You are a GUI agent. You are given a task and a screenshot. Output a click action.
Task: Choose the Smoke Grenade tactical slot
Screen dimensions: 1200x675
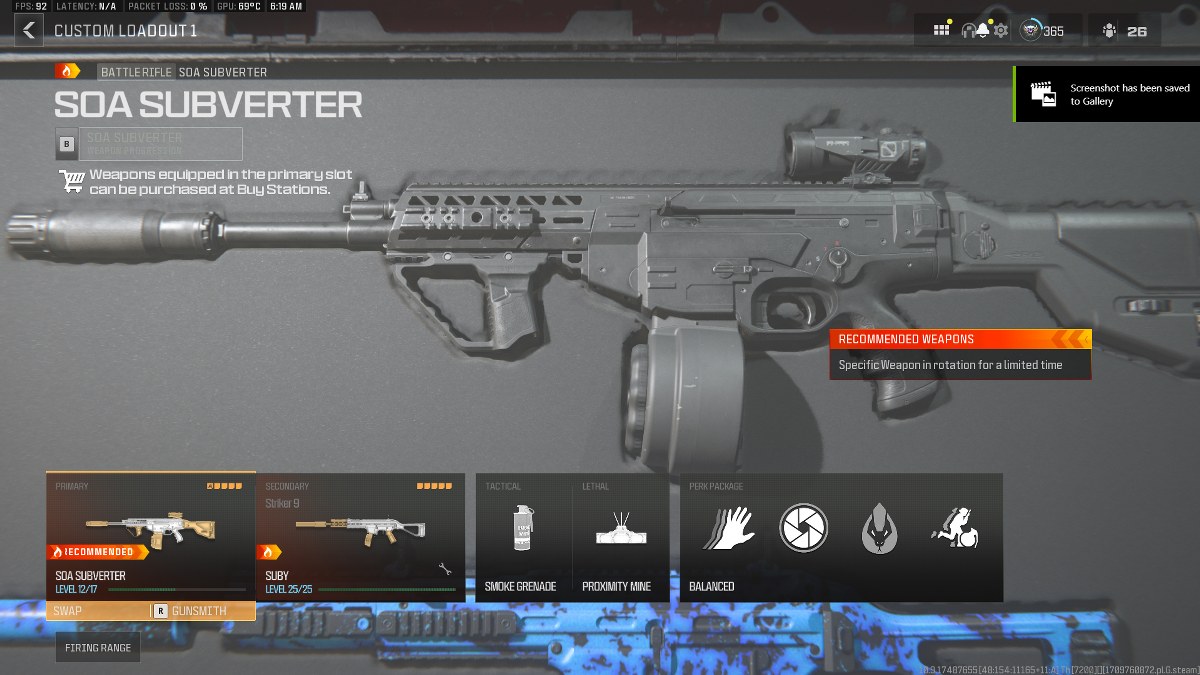(x=520, y=537)
